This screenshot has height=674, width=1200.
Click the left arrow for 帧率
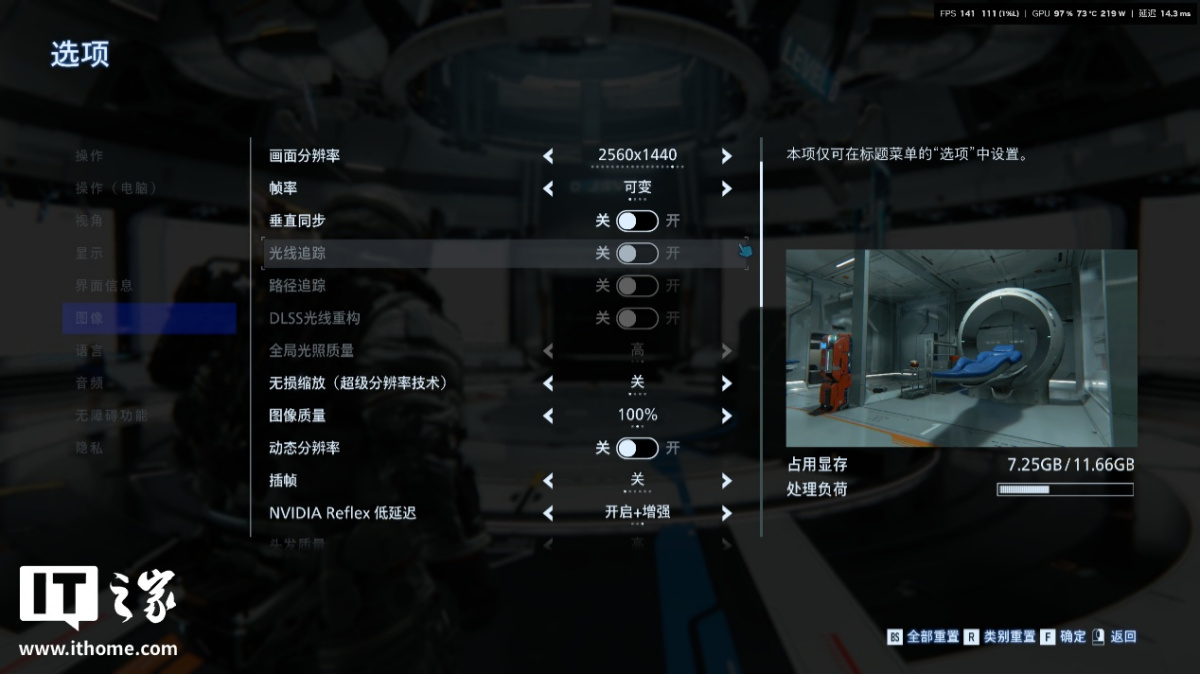[548, 189]
